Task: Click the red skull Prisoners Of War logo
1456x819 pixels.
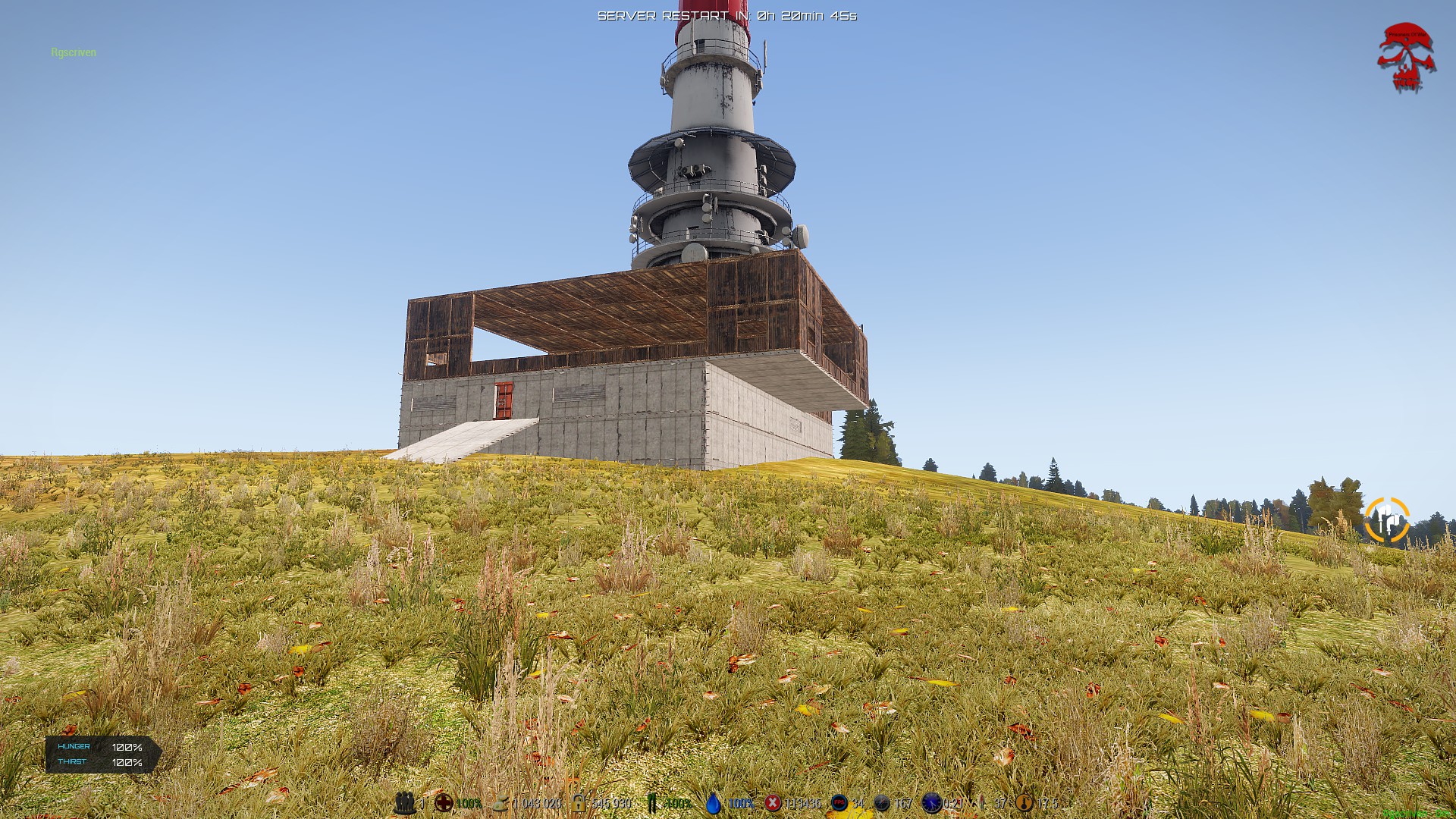Action: pos(1407,58)
